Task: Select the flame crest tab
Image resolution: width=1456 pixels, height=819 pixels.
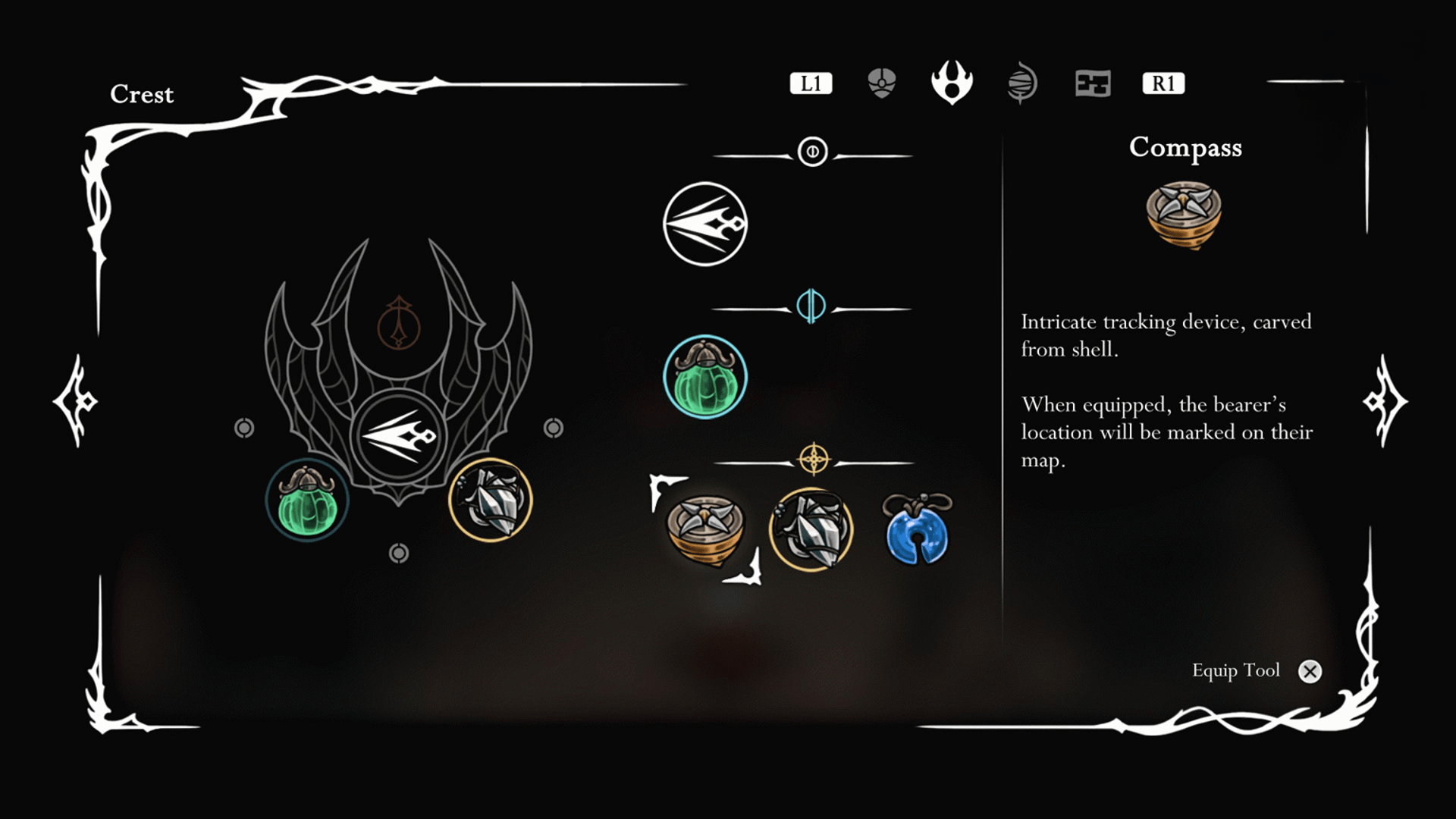Action: tap(952, 82)
